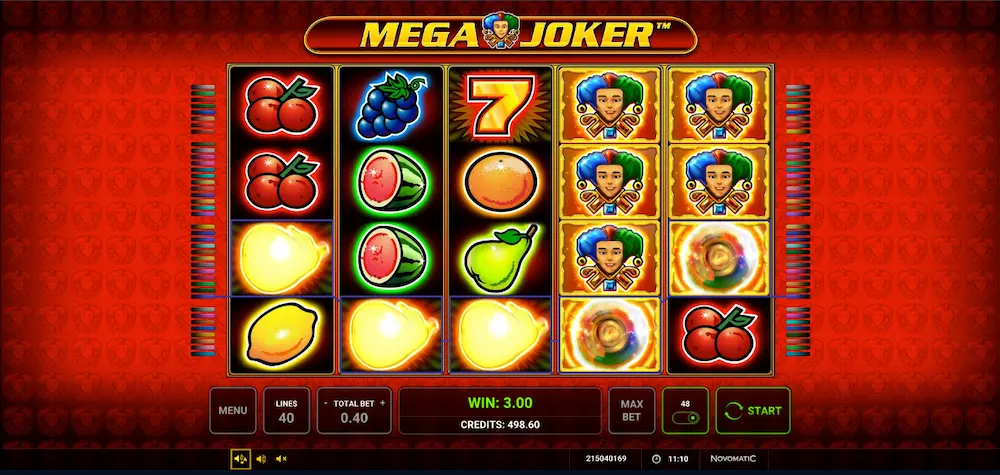Toggle the autoplay switch showing 48
This screenshot has width=1000, height=475.
[685, 417]
